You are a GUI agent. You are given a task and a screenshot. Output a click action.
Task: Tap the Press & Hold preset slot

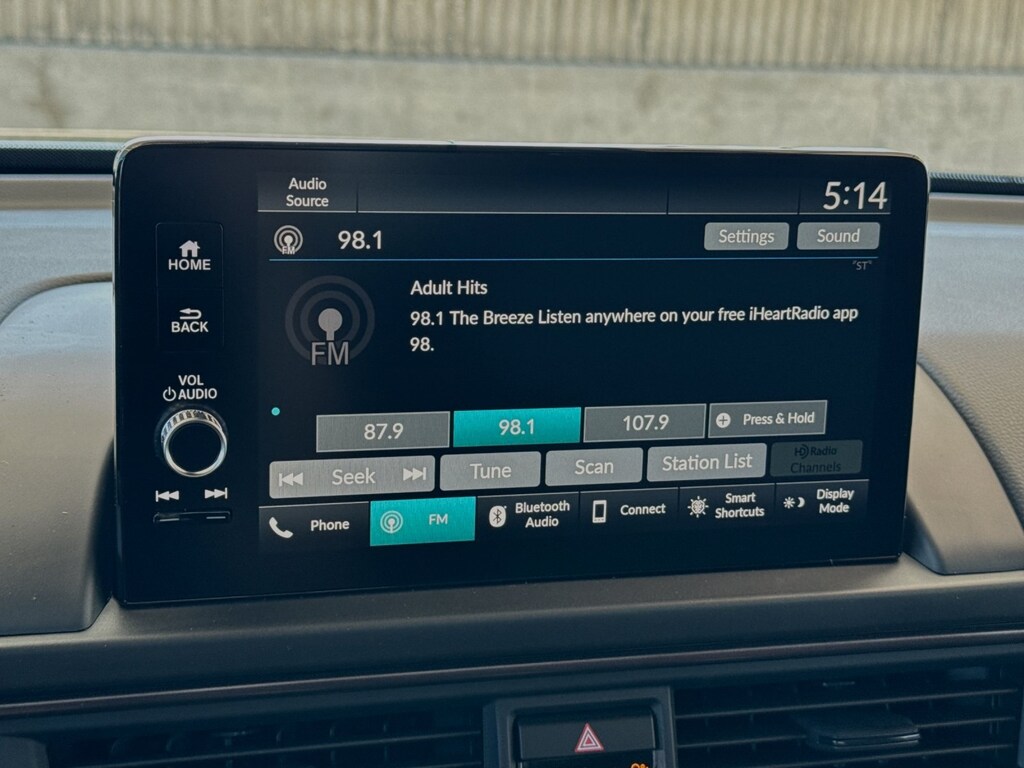tap(767, 419)
